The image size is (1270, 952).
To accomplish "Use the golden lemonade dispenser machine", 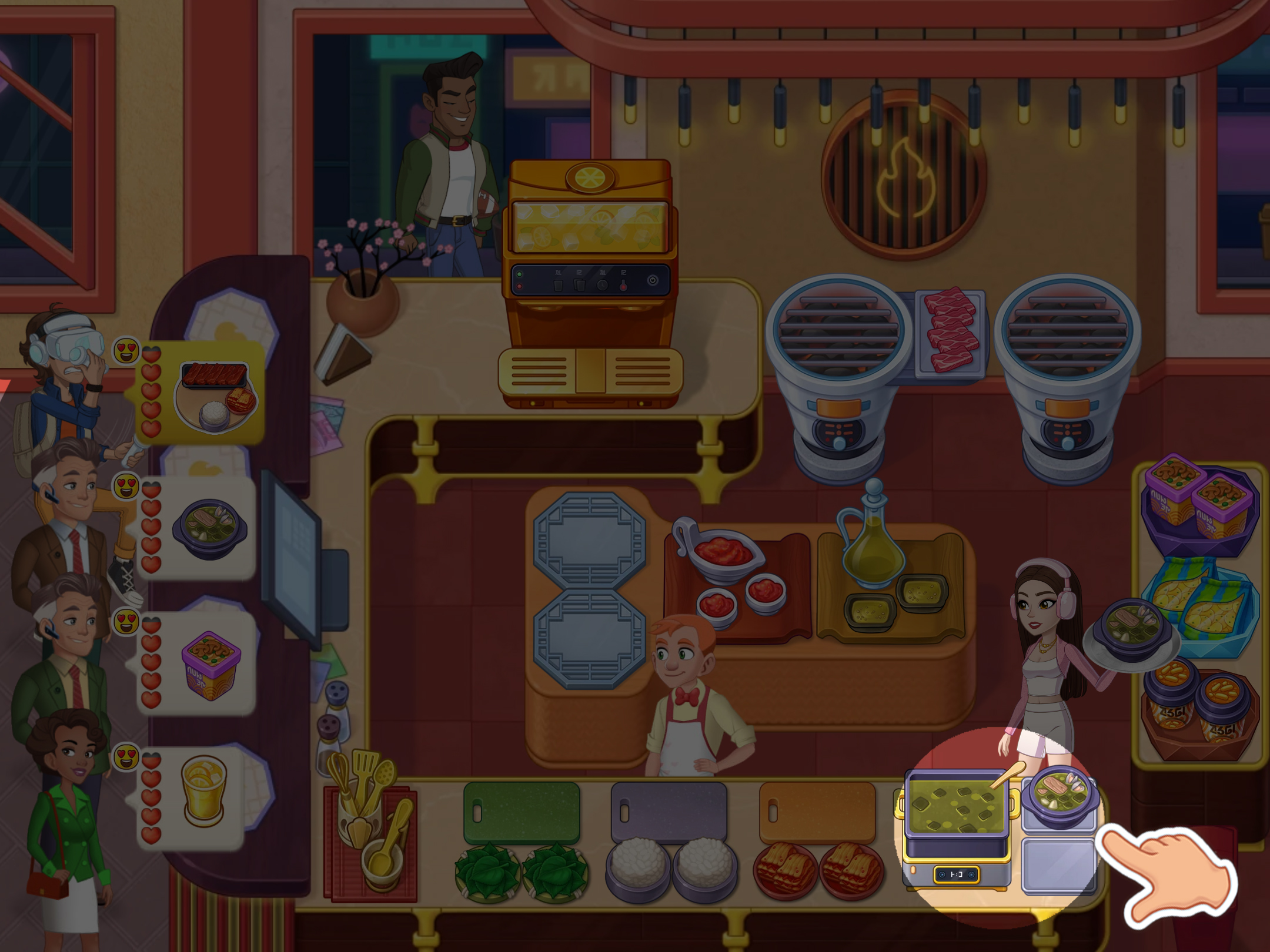I will tap(589, 282).
